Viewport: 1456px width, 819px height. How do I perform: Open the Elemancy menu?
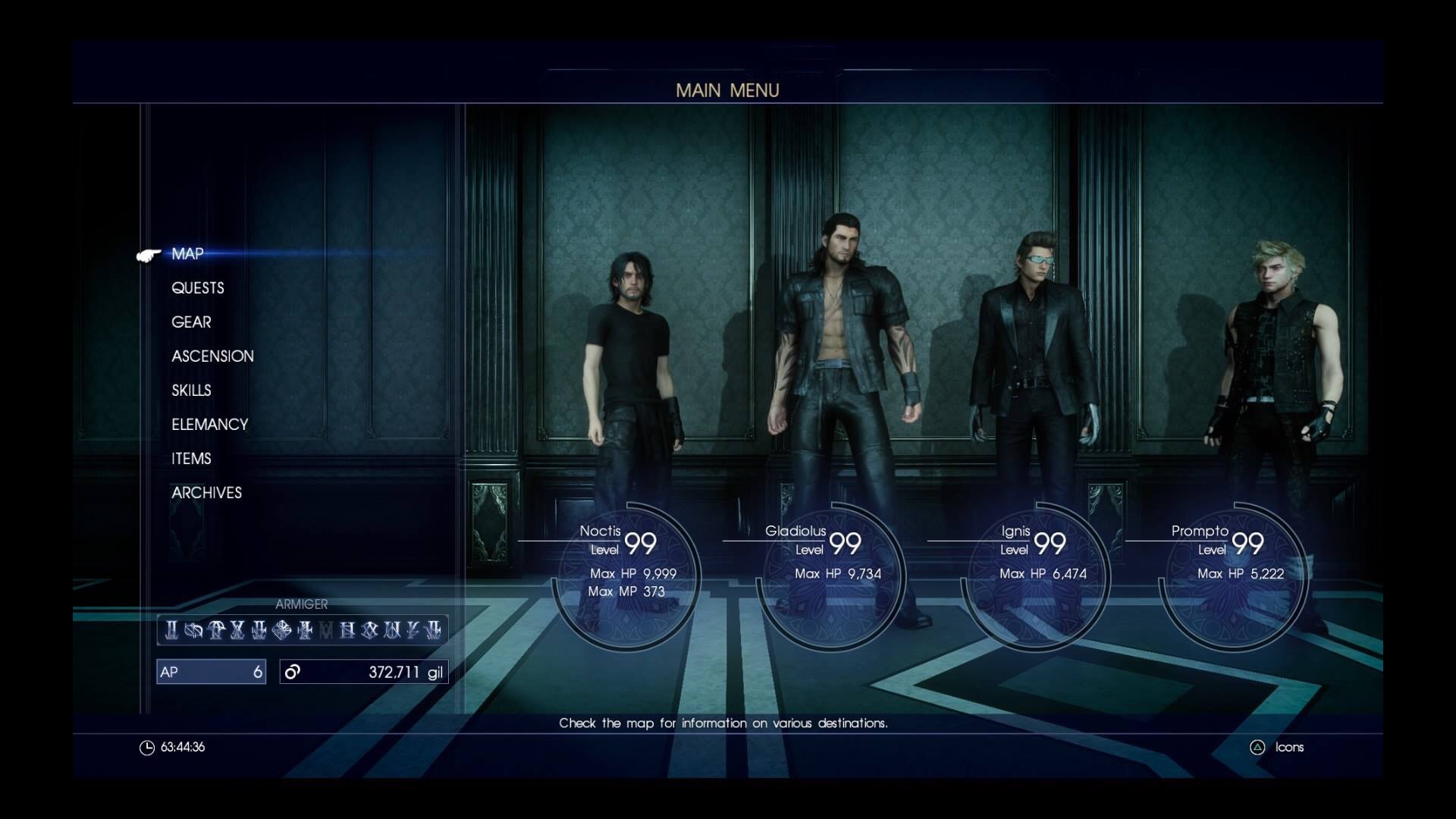[x=210, y=425]
